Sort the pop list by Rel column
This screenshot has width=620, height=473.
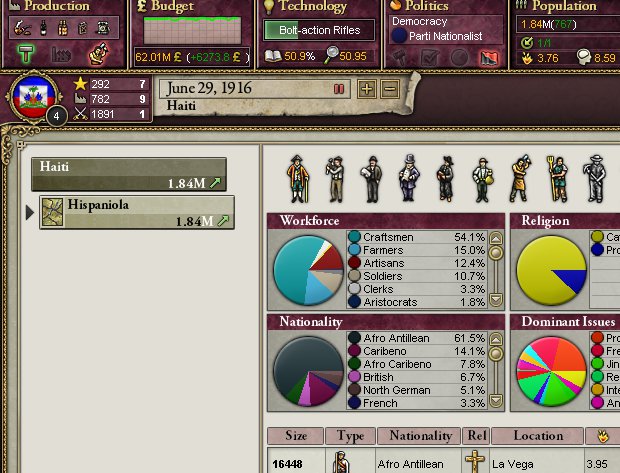point(475,436)
